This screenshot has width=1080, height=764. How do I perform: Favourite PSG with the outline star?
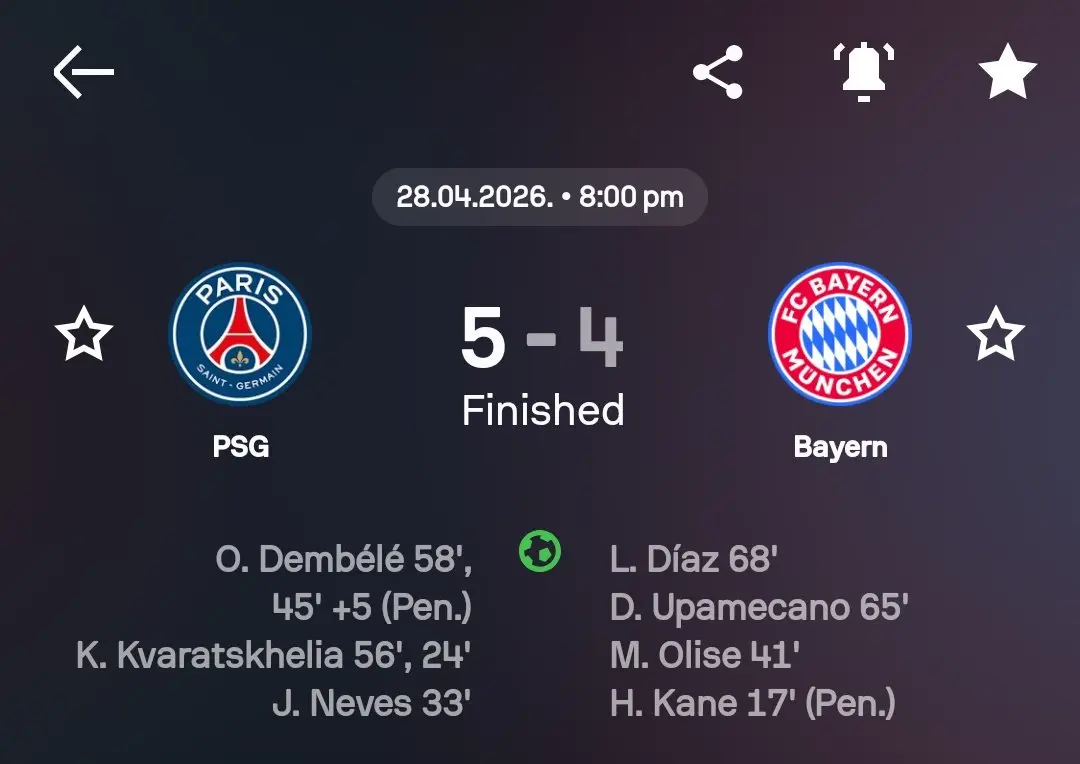coord(84,335)
